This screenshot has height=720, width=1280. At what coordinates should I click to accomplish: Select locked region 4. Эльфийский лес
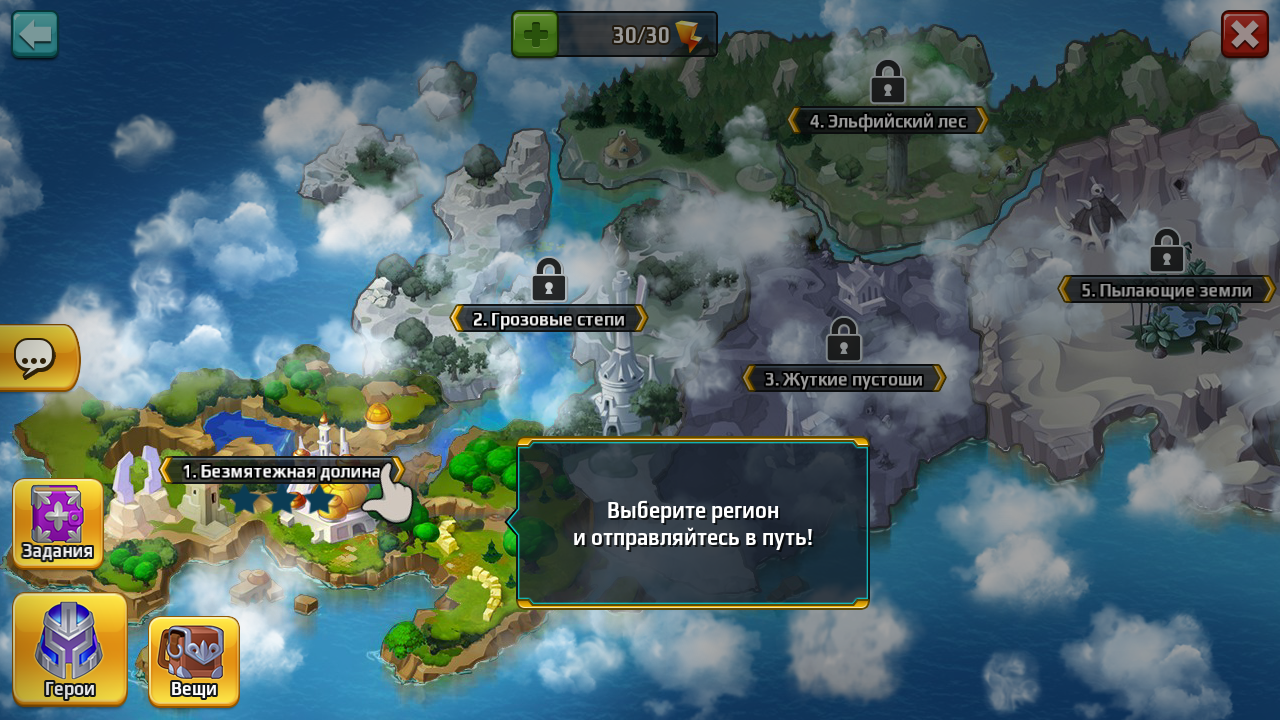(887, 121)
